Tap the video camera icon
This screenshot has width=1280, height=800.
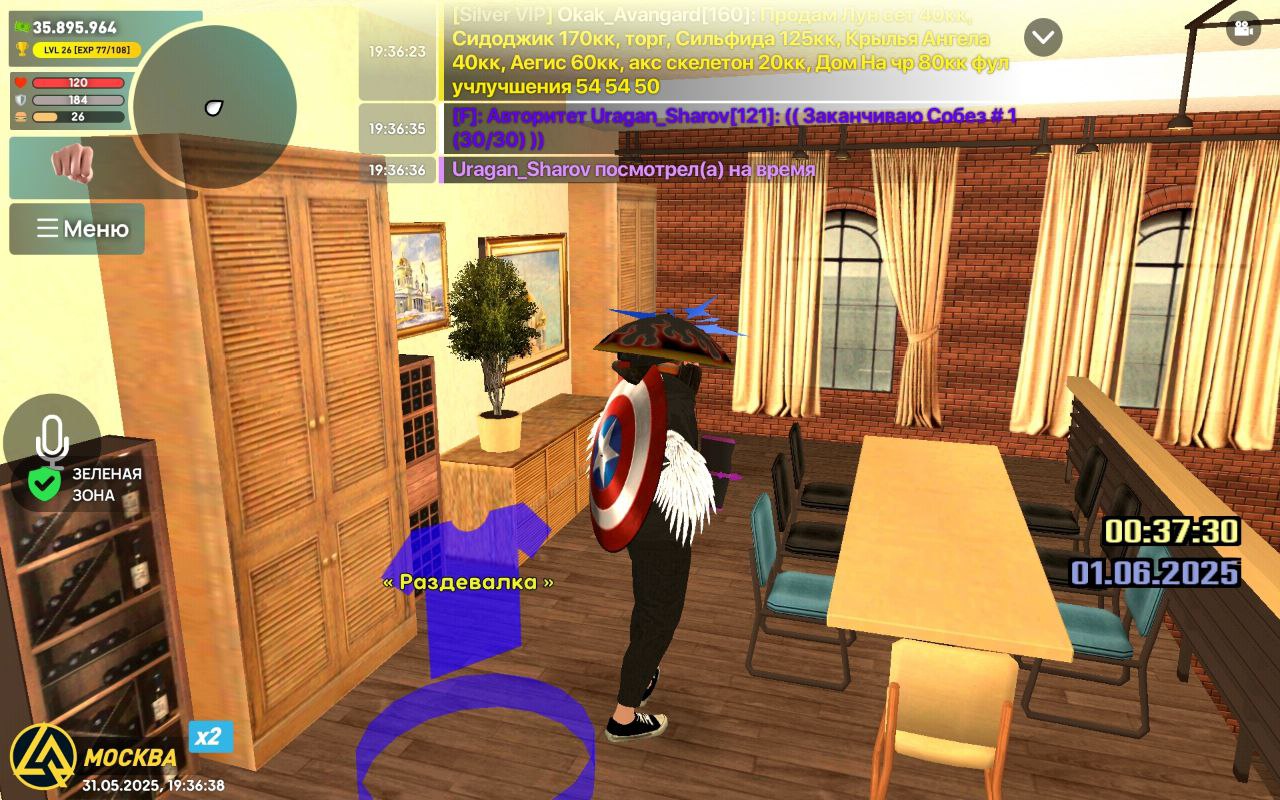pyautogui.click(x=1243, y=28)
